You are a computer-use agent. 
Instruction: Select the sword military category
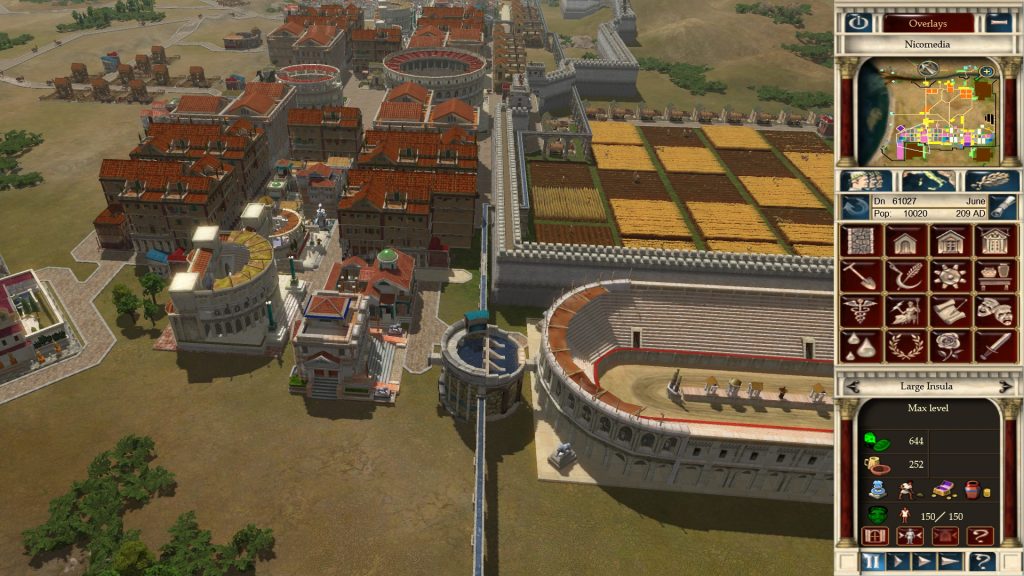(995, 345)
